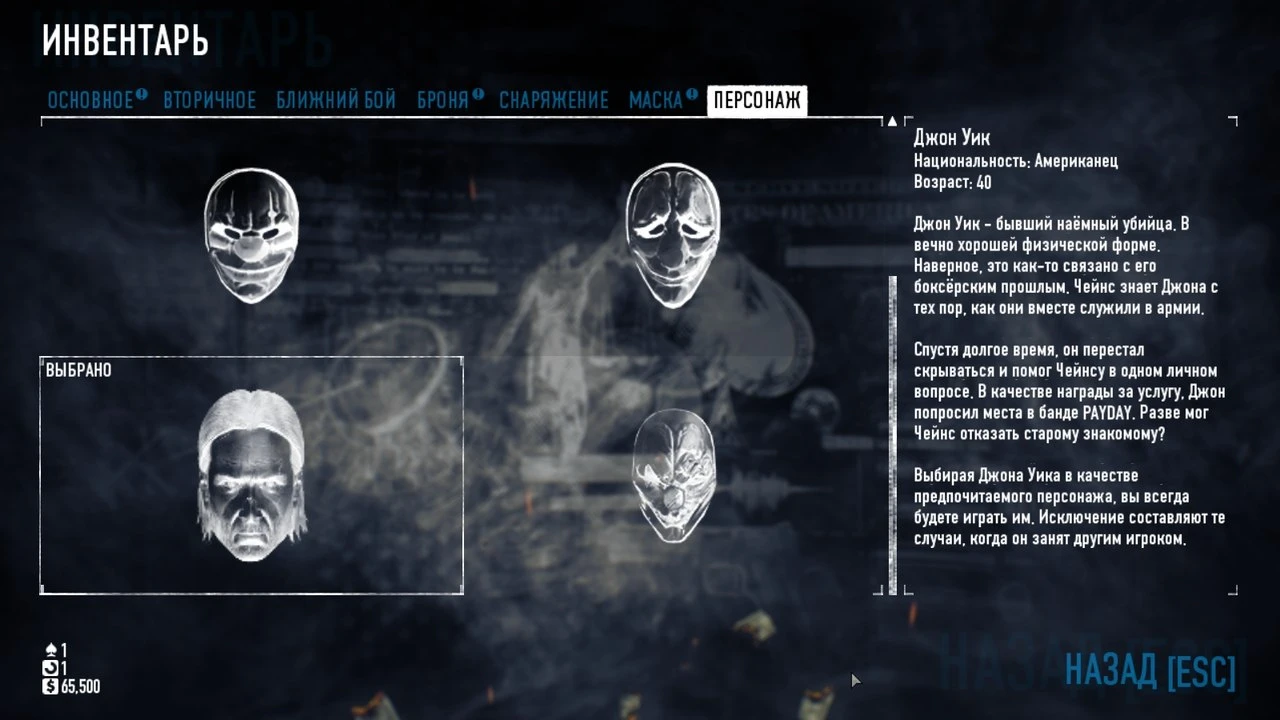Switch to the Ближний бой tab
The height and width of the screenshot is (720, 1280).
click(x=337, y=100)
